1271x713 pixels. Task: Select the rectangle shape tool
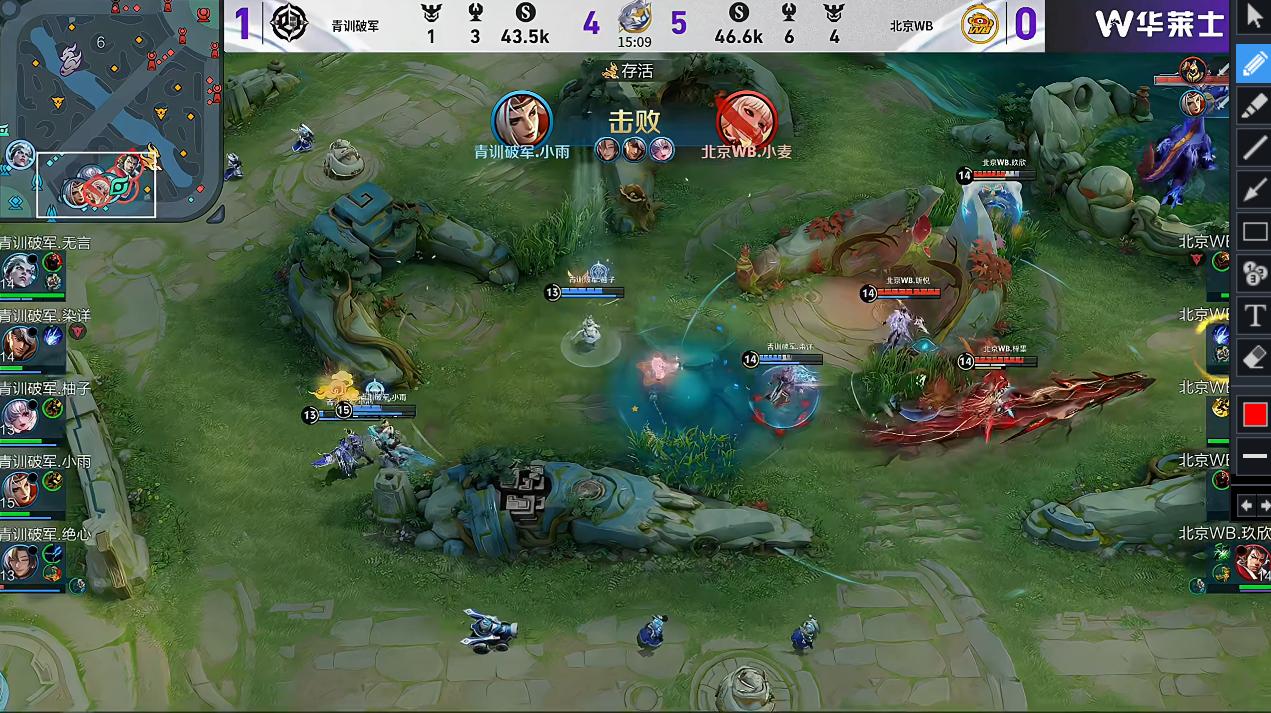click(1254, 232)
